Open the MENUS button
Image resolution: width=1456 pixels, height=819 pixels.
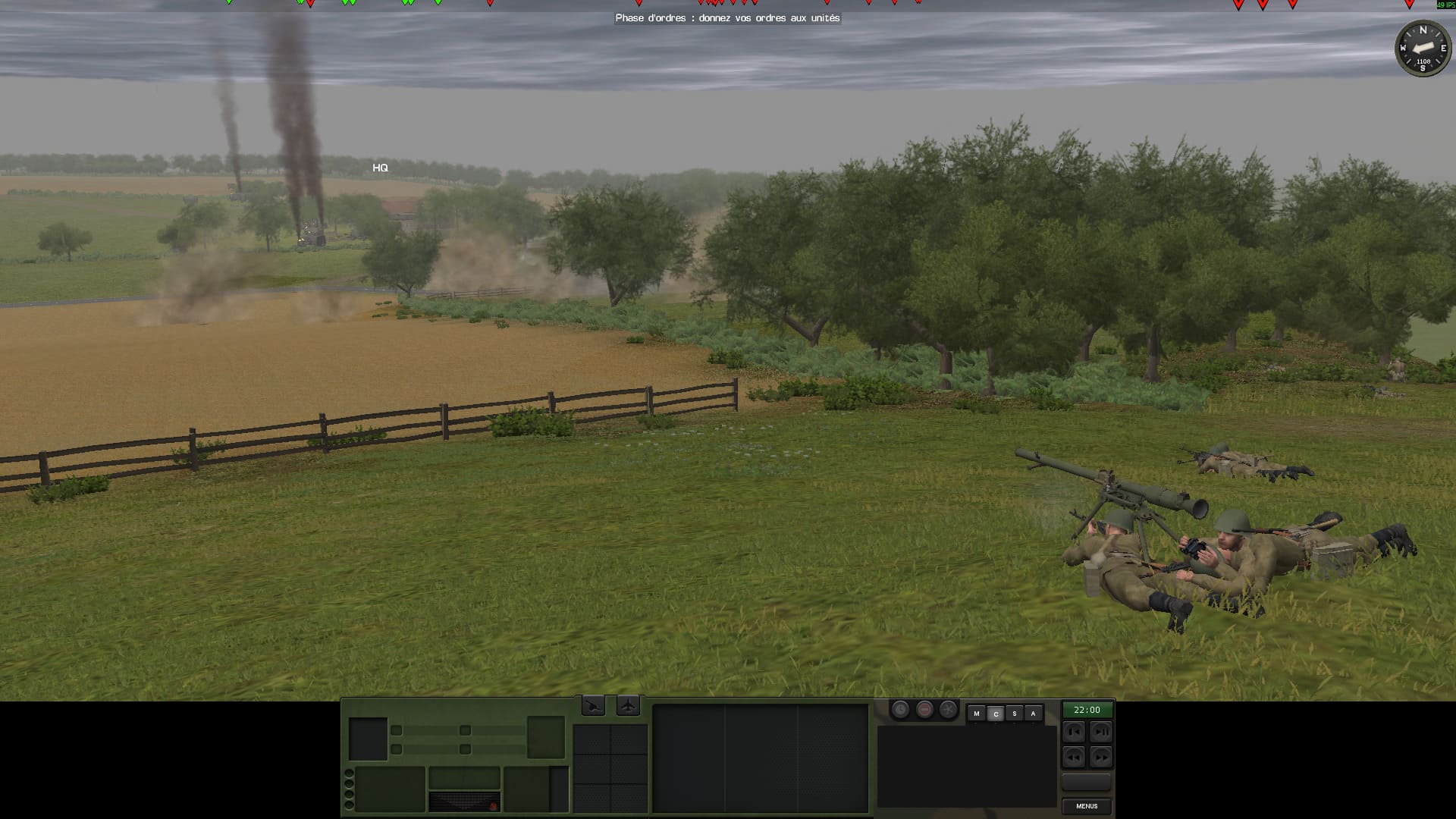point(1086,806)
